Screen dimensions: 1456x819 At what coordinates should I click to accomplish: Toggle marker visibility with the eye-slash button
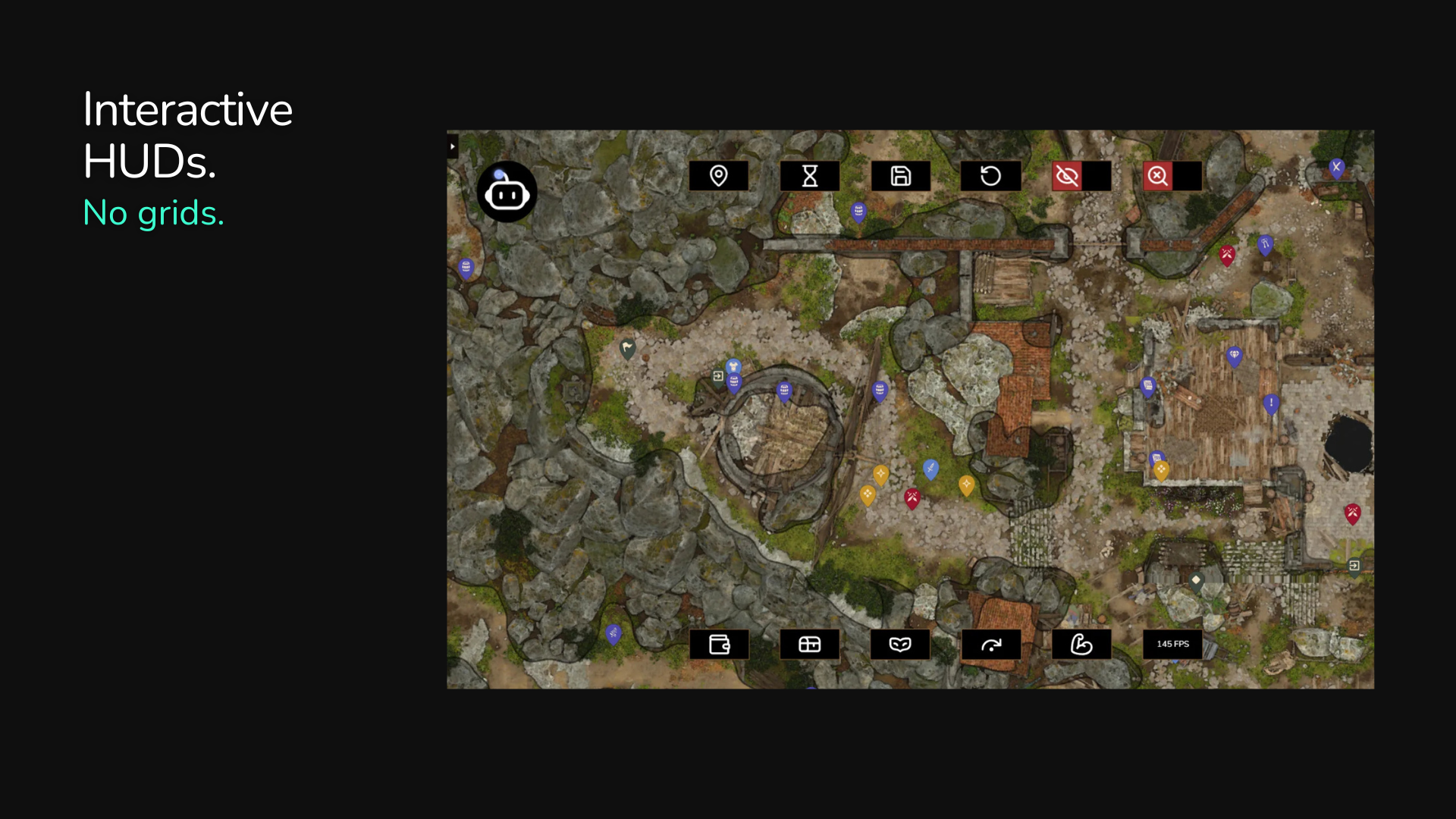pyautogui.click(x=1067, y=175)
